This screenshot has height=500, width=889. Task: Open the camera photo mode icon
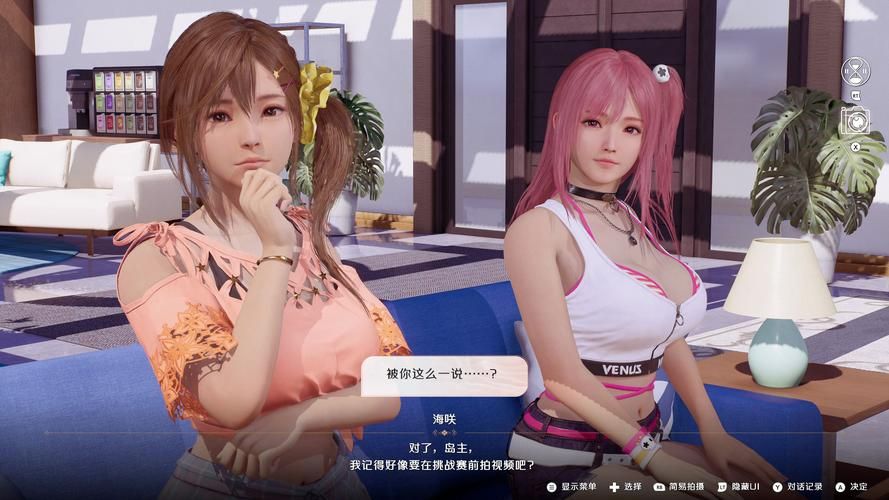pyautogui.click(x=855, y=122)
